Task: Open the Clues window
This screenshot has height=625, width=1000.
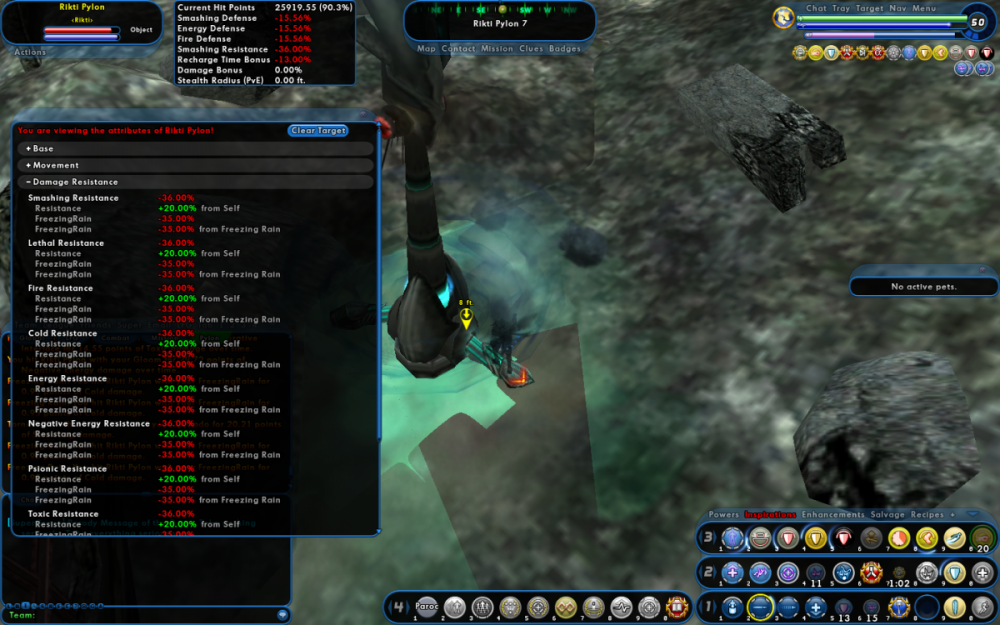Action: pos(532,48)
